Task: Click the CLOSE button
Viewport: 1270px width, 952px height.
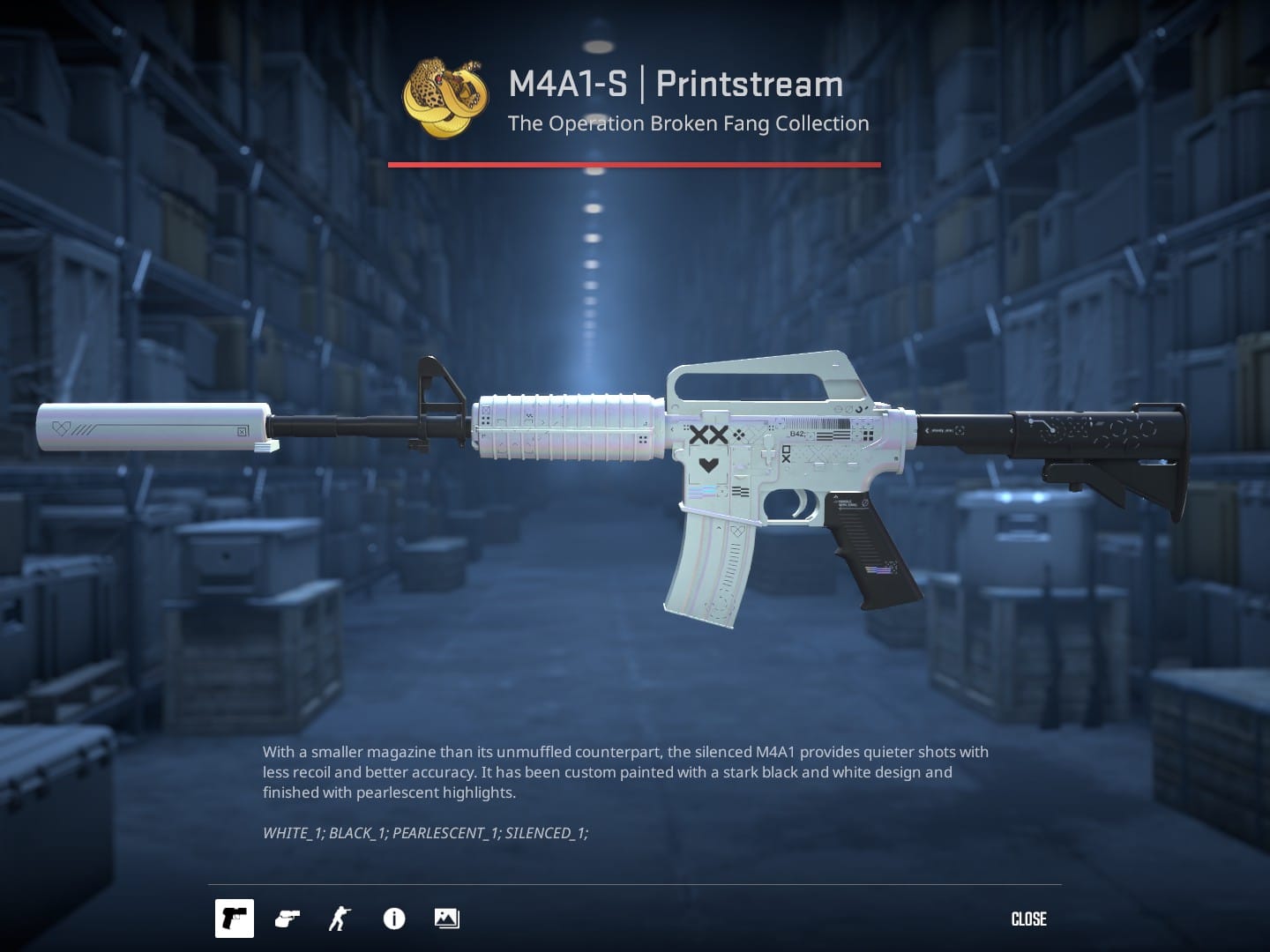Action: point(1028,919)
